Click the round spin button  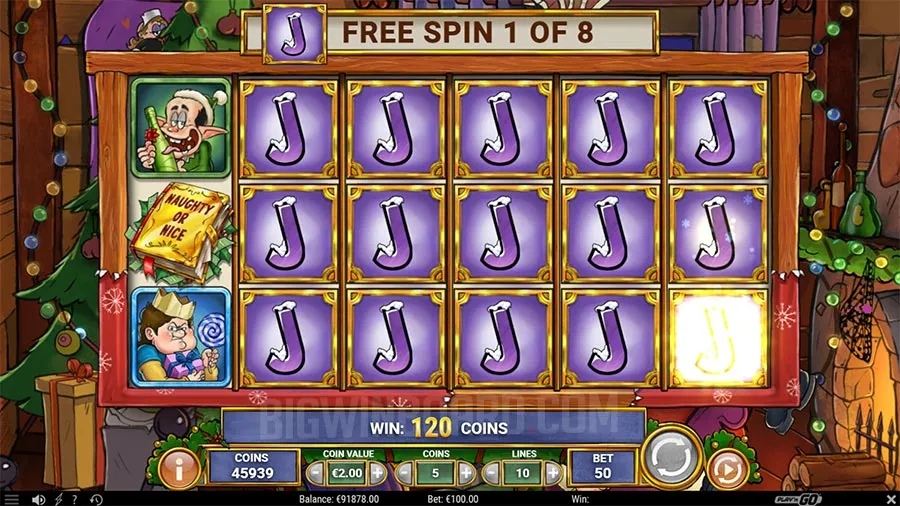[x=670, y=460]
